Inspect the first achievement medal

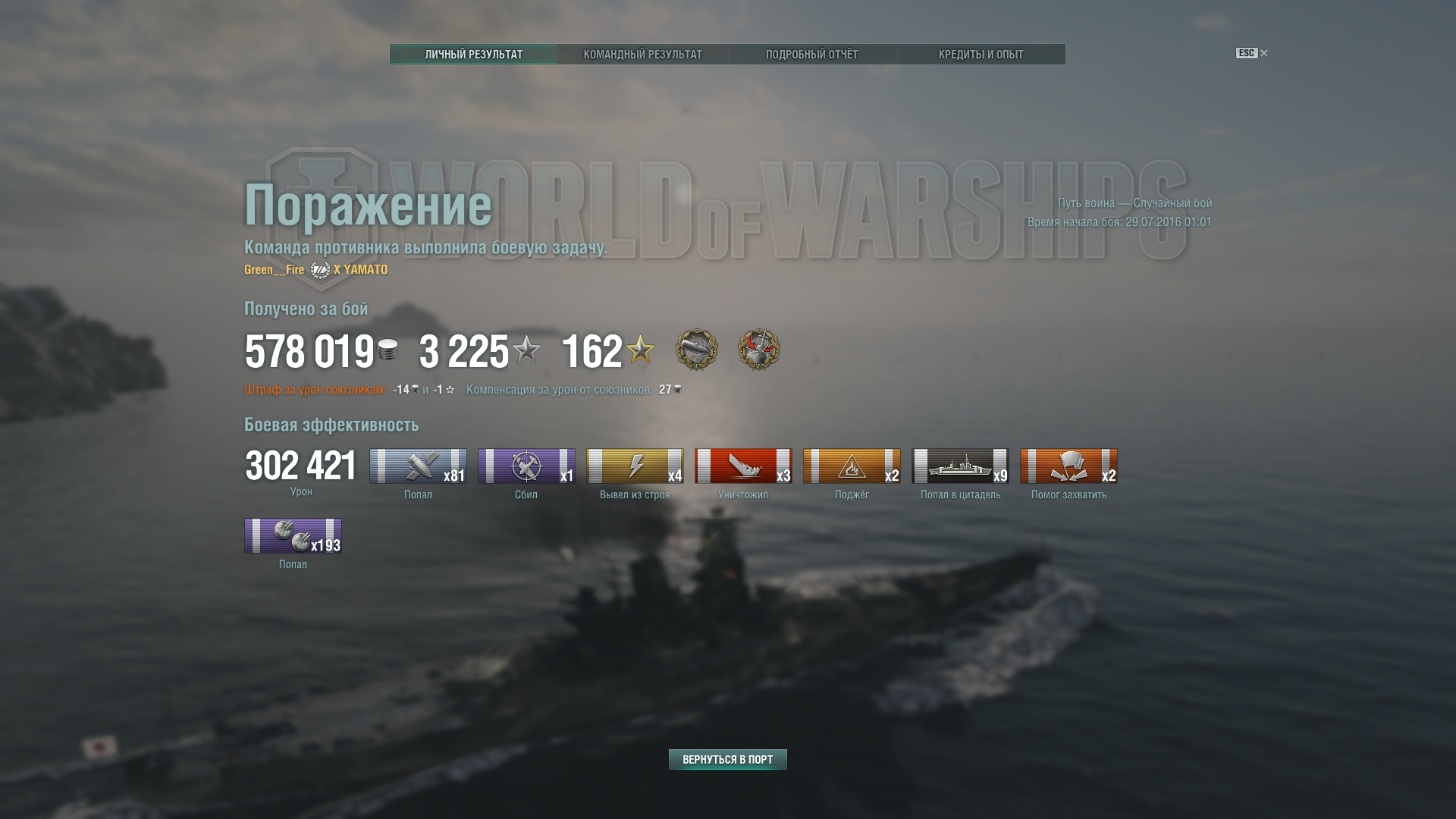point(696,350)
